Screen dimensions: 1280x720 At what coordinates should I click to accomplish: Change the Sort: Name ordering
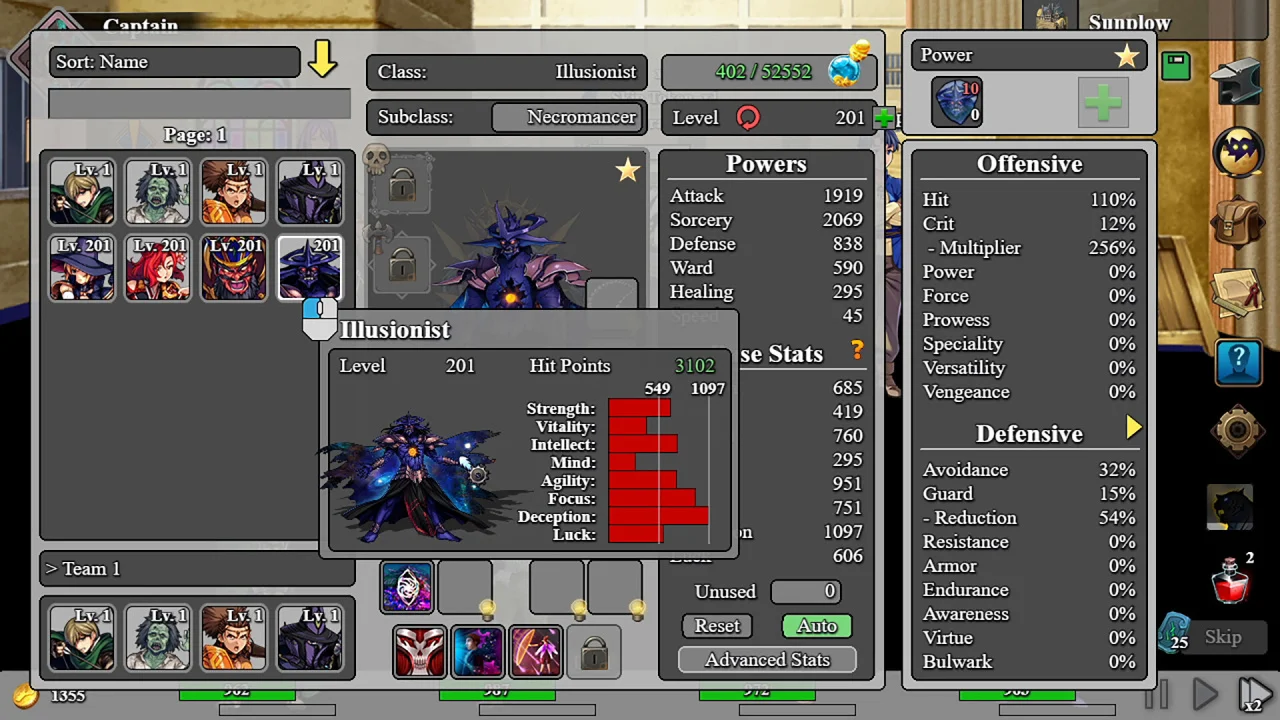point(174,62)
